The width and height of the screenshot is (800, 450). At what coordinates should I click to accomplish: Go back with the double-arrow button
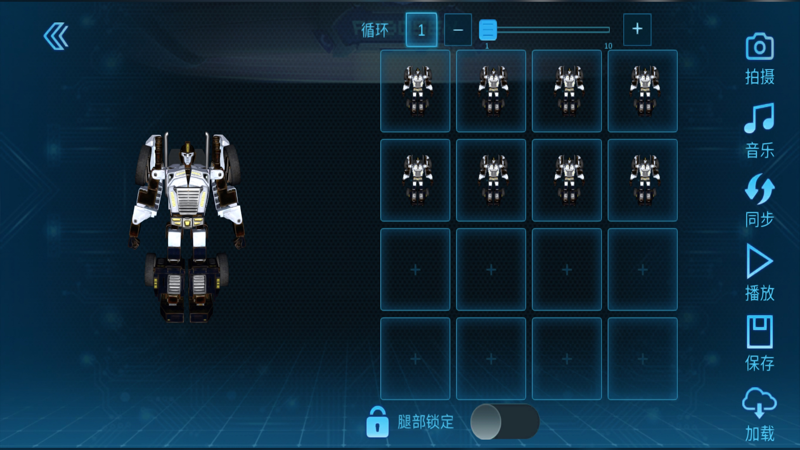[x=56, y=37]
